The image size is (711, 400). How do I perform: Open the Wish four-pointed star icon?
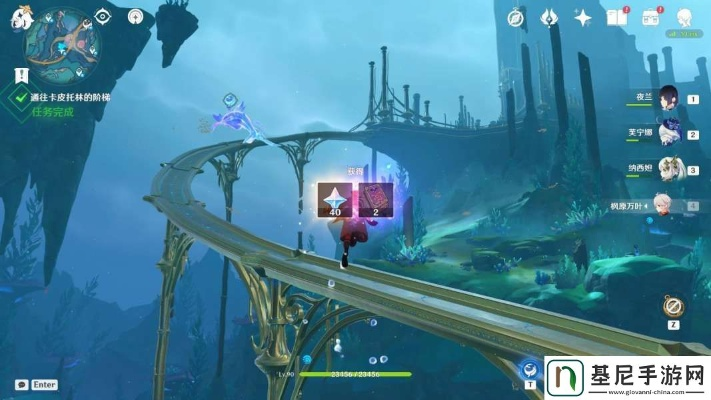click(582, 17)
